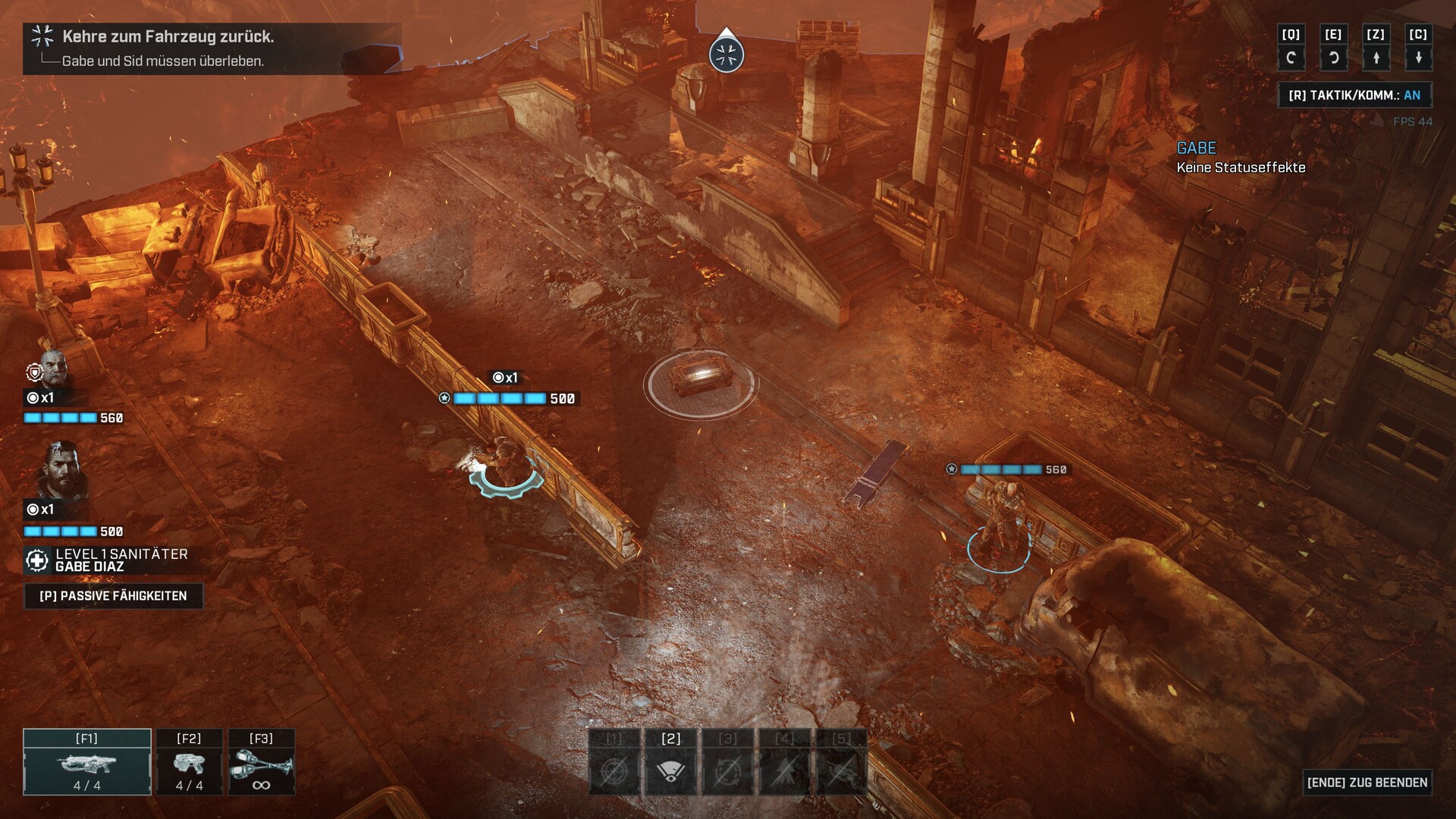Select Sid's portrait in the squad list
Screen dimensions: 1456x819
pos(53,369)
